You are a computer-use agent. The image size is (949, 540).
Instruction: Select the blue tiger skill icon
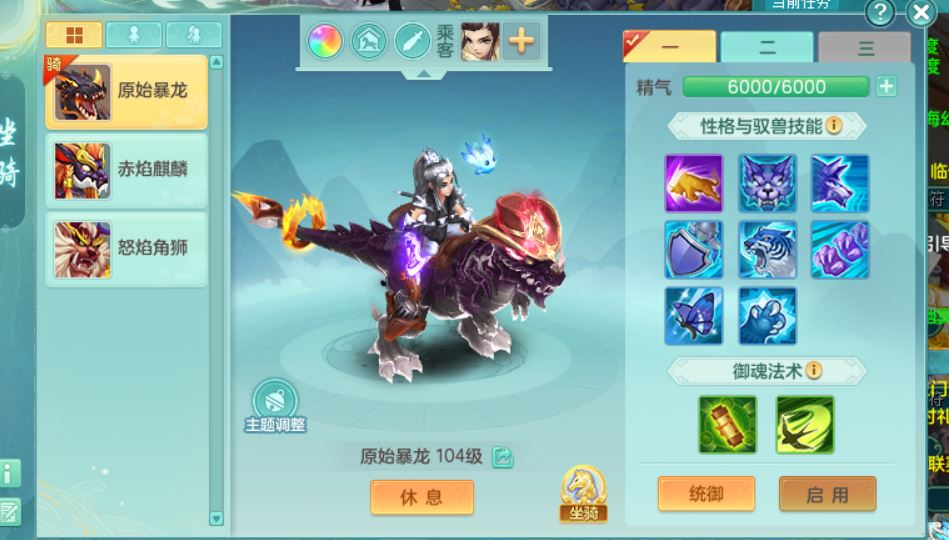[x=768, y=250]
